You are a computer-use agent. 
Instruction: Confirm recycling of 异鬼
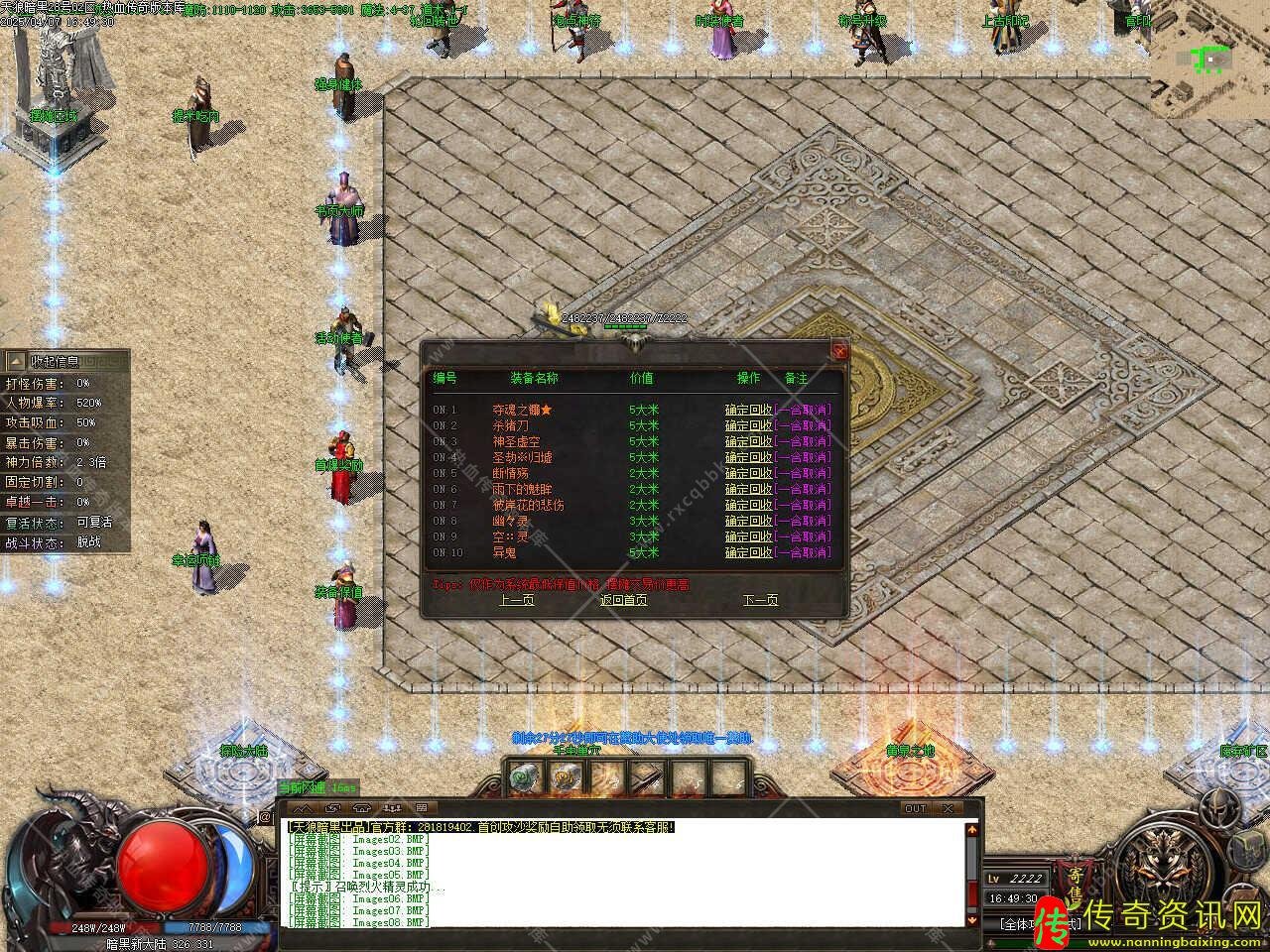coord(748,552)
